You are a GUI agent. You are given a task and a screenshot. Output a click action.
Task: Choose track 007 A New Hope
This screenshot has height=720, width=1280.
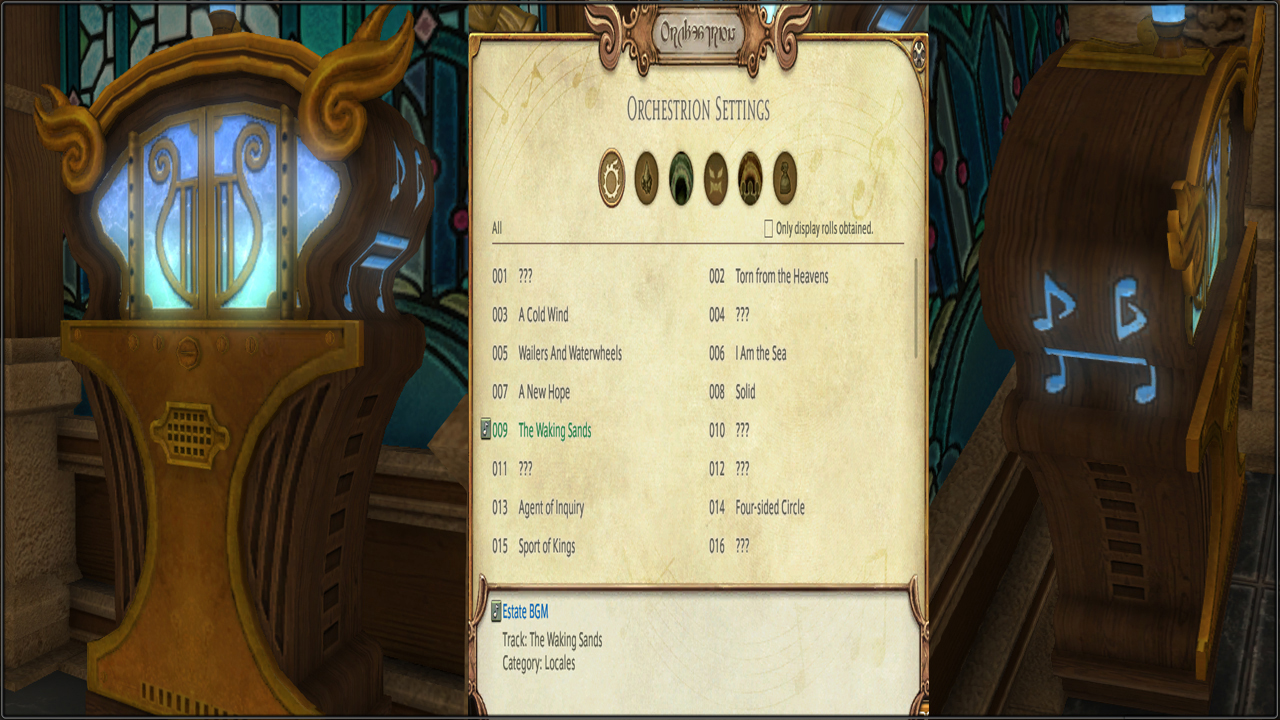(x=544, y=392)
